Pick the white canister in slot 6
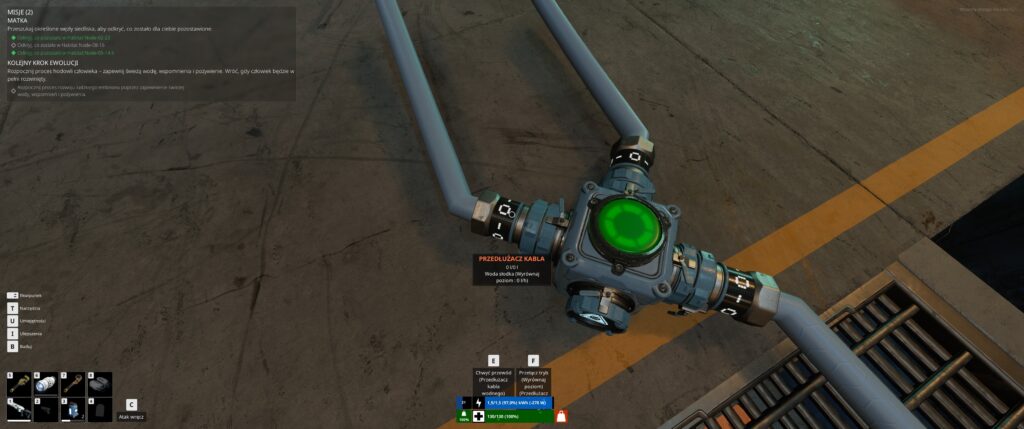This screenshot has width=1024, height=429. (x=46, y=384)
